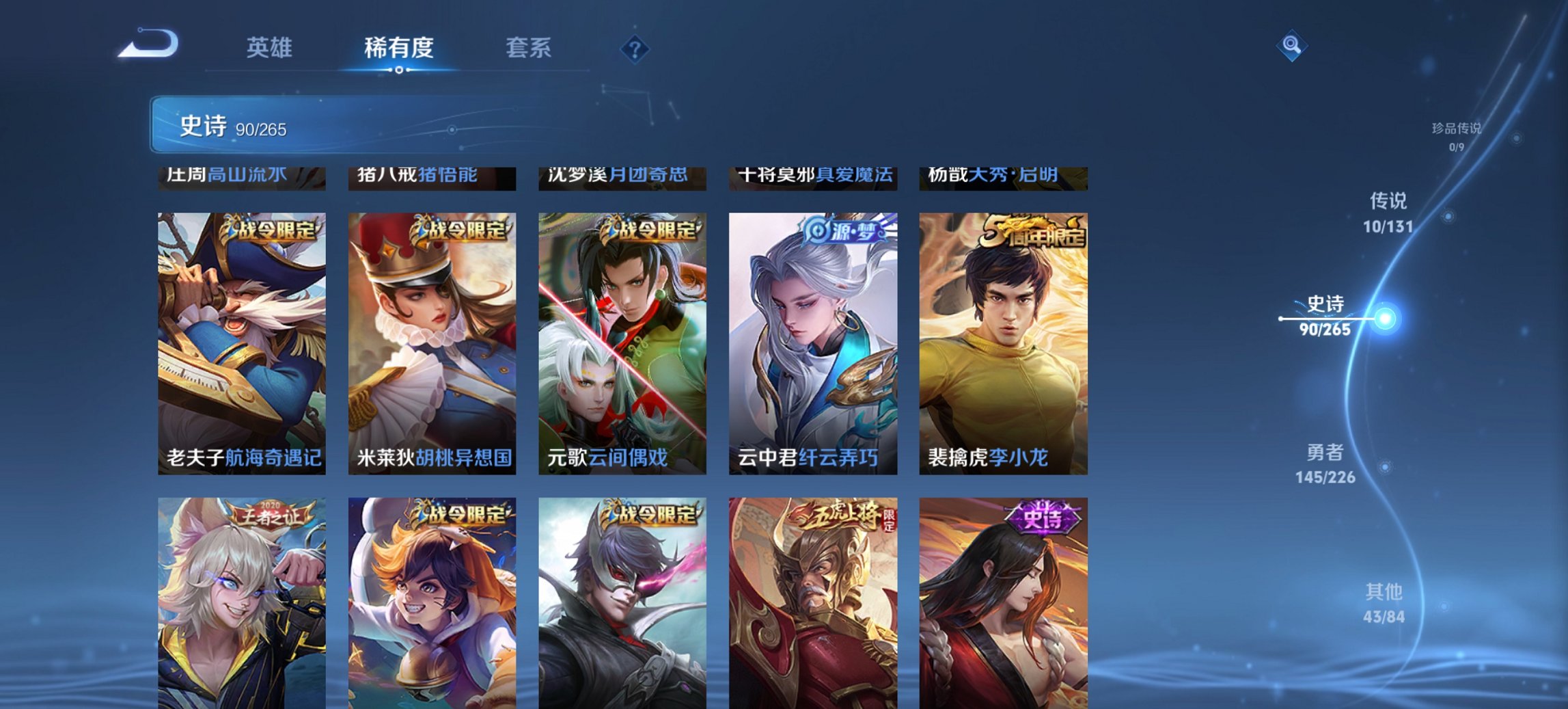Click the help question mark icon

634,48
